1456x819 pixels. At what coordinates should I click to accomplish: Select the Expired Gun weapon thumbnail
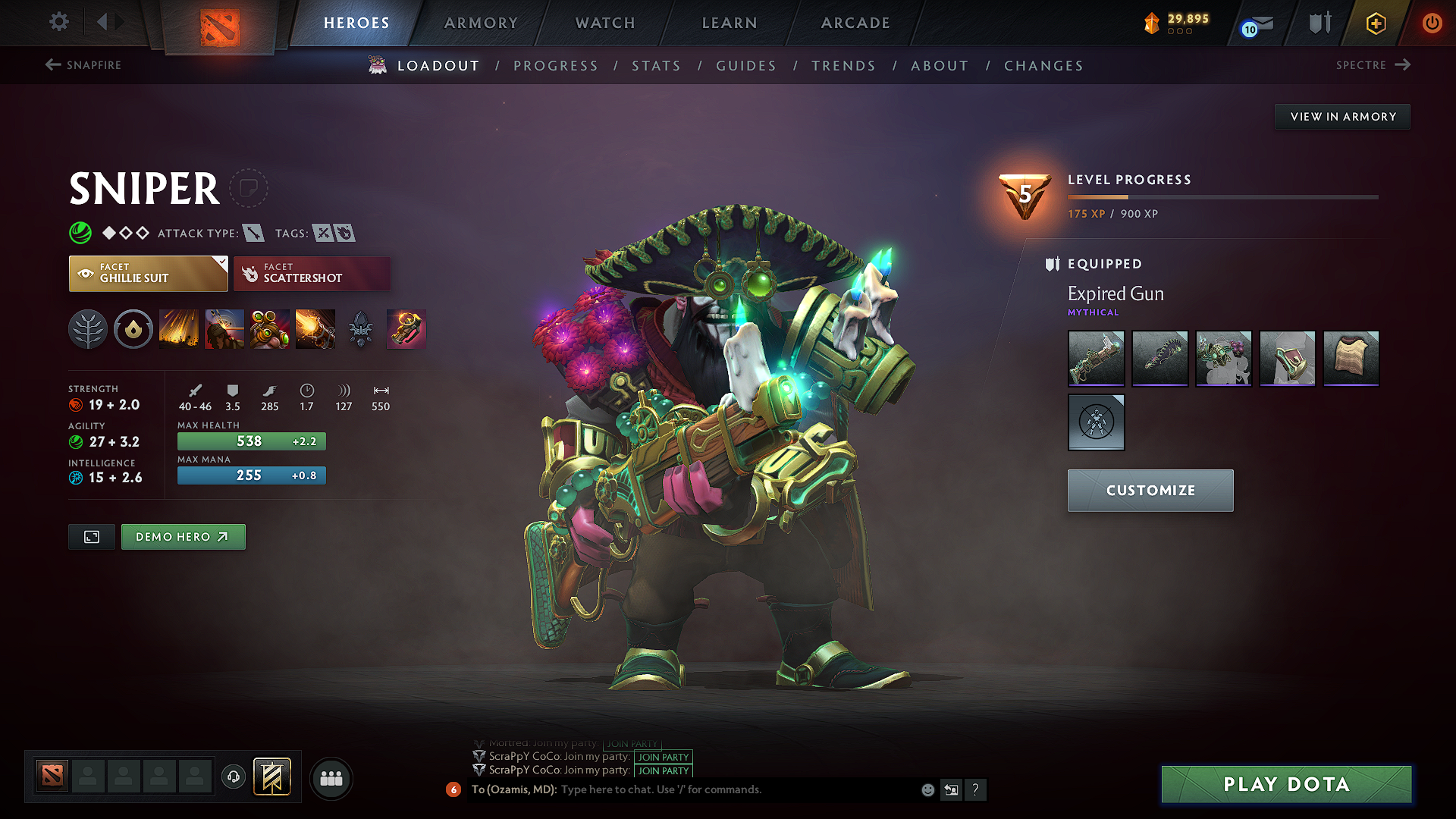click(1096, 358)
